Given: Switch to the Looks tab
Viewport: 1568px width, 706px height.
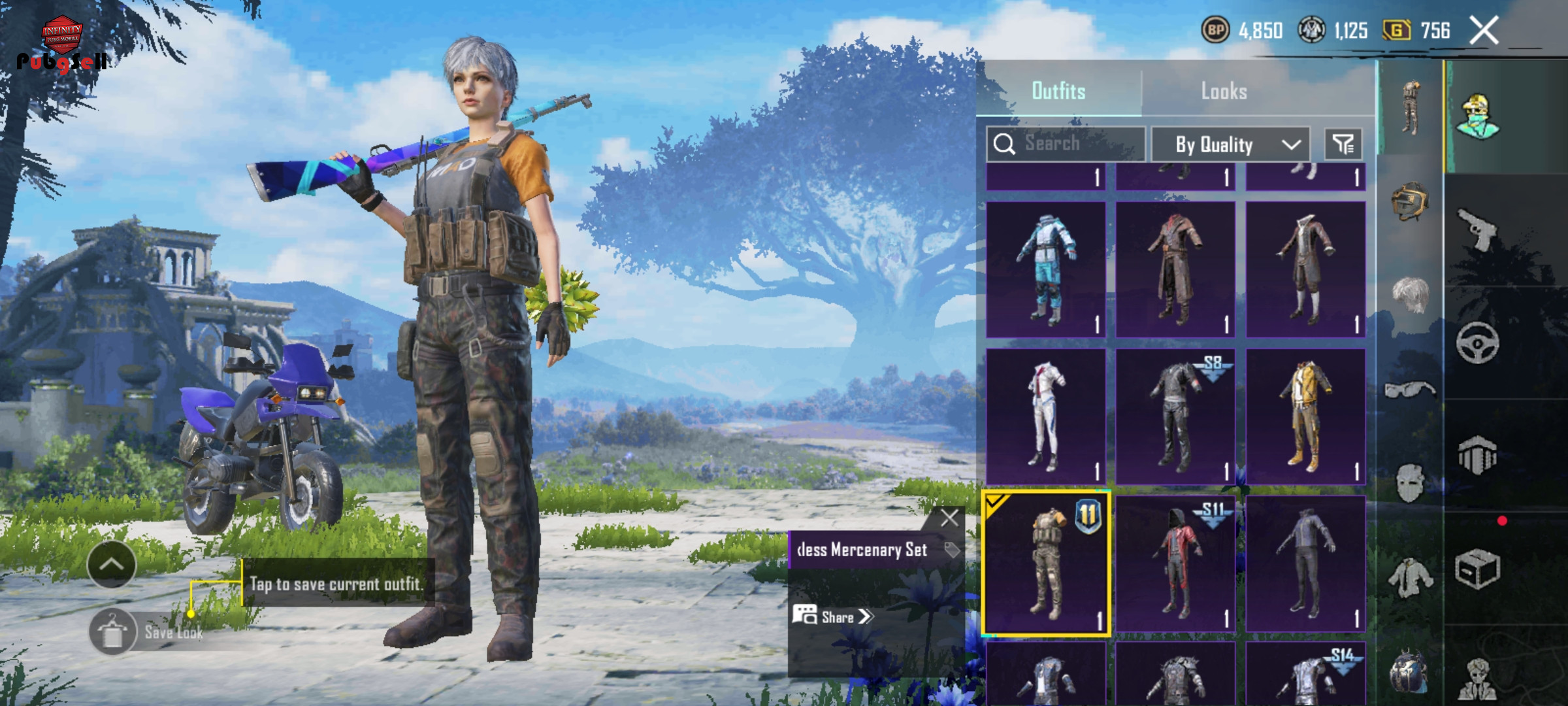Looking at the screenshot, I should [1224, 91].
